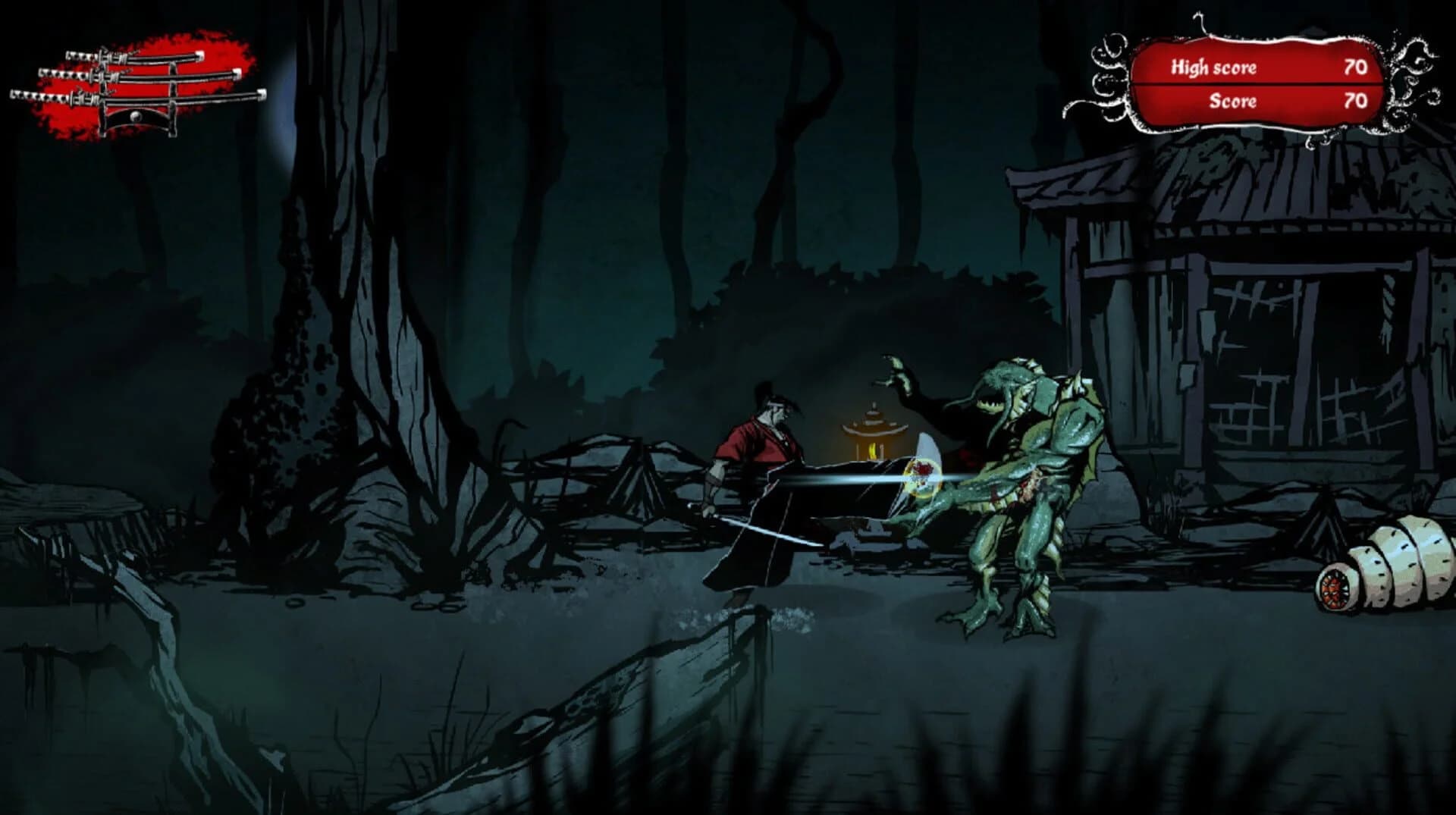The image size is (1456, 815).
Task: Toggle the High score row display
Action: [1259, 67]
